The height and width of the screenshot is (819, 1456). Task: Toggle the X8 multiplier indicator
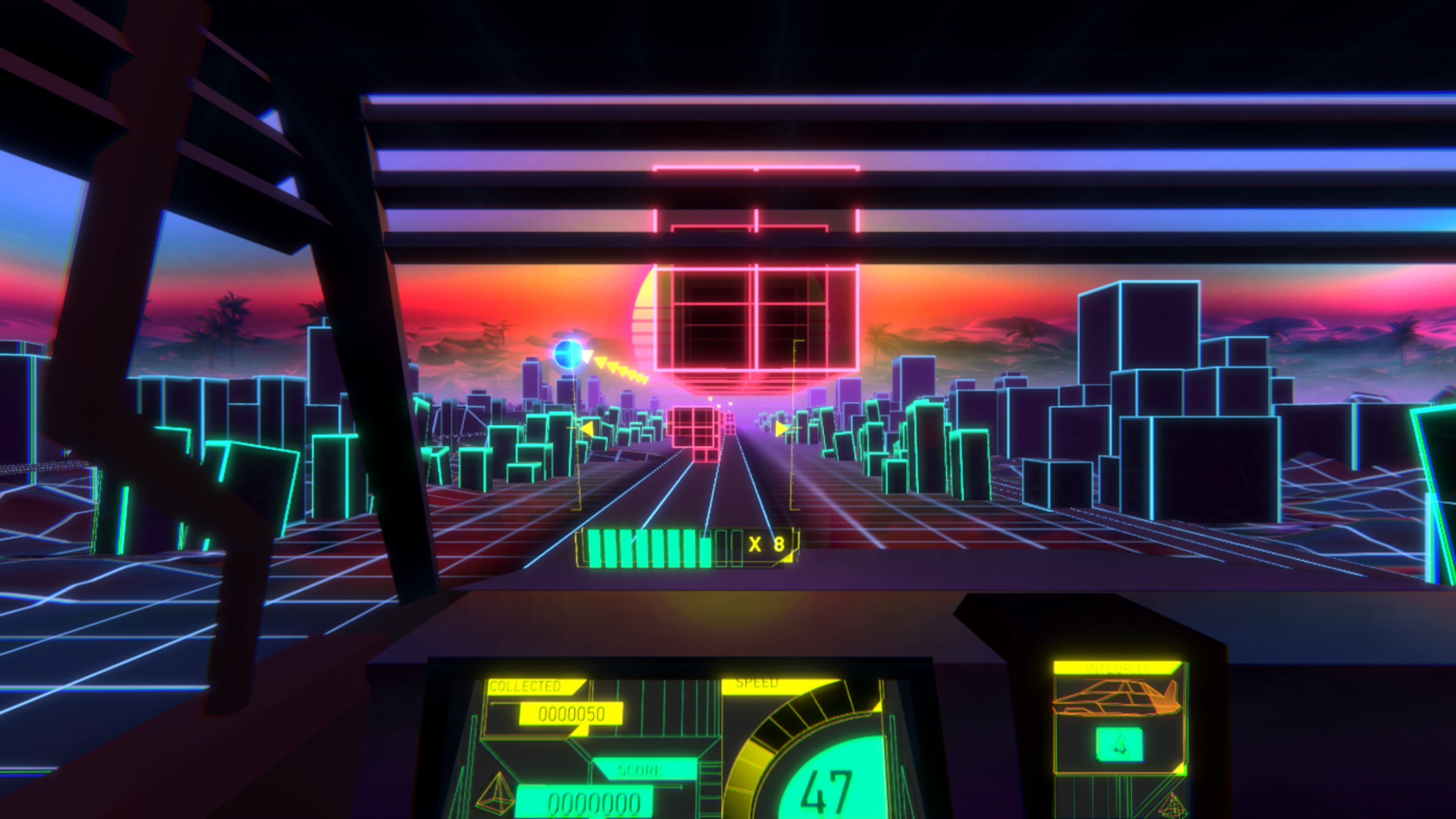[x=770, y=543]
